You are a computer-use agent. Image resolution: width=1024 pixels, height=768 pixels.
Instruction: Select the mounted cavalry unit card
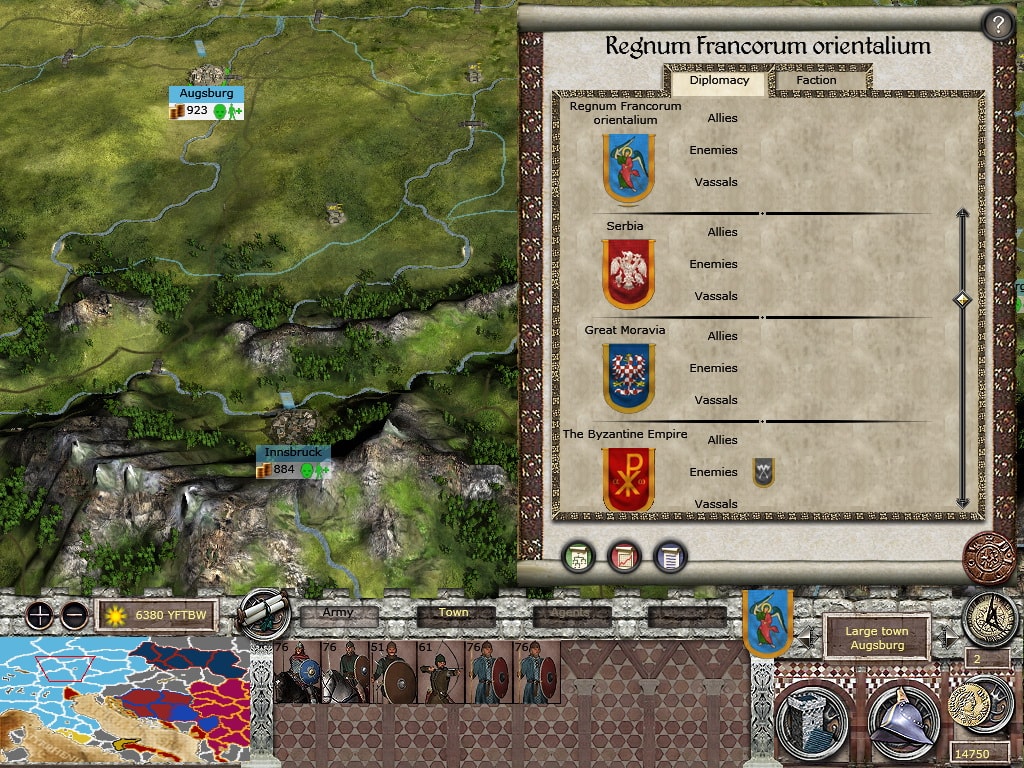297,672
